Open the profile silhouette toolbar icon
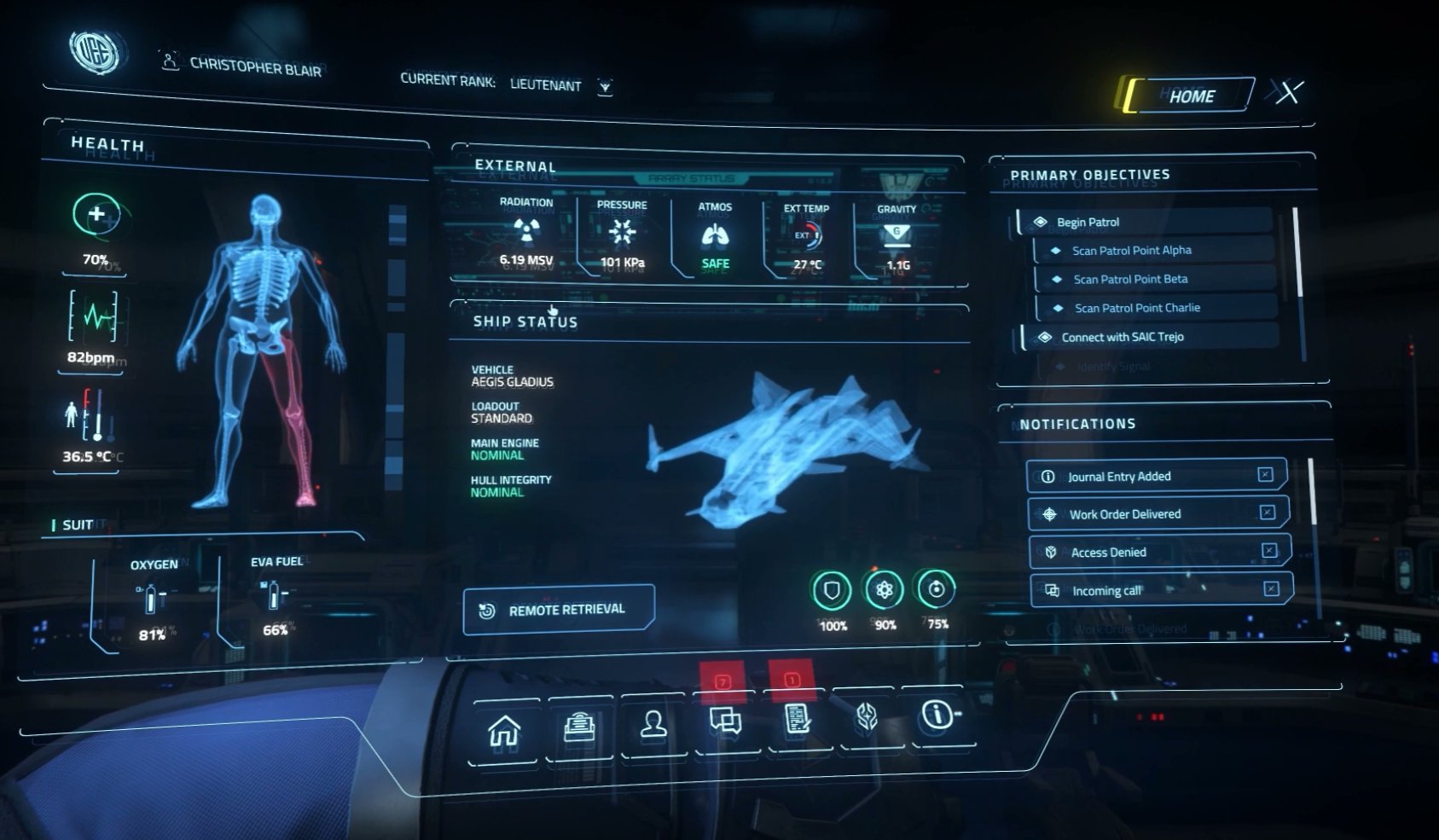This screenshot has height=840, width=1439. point(654,725)
